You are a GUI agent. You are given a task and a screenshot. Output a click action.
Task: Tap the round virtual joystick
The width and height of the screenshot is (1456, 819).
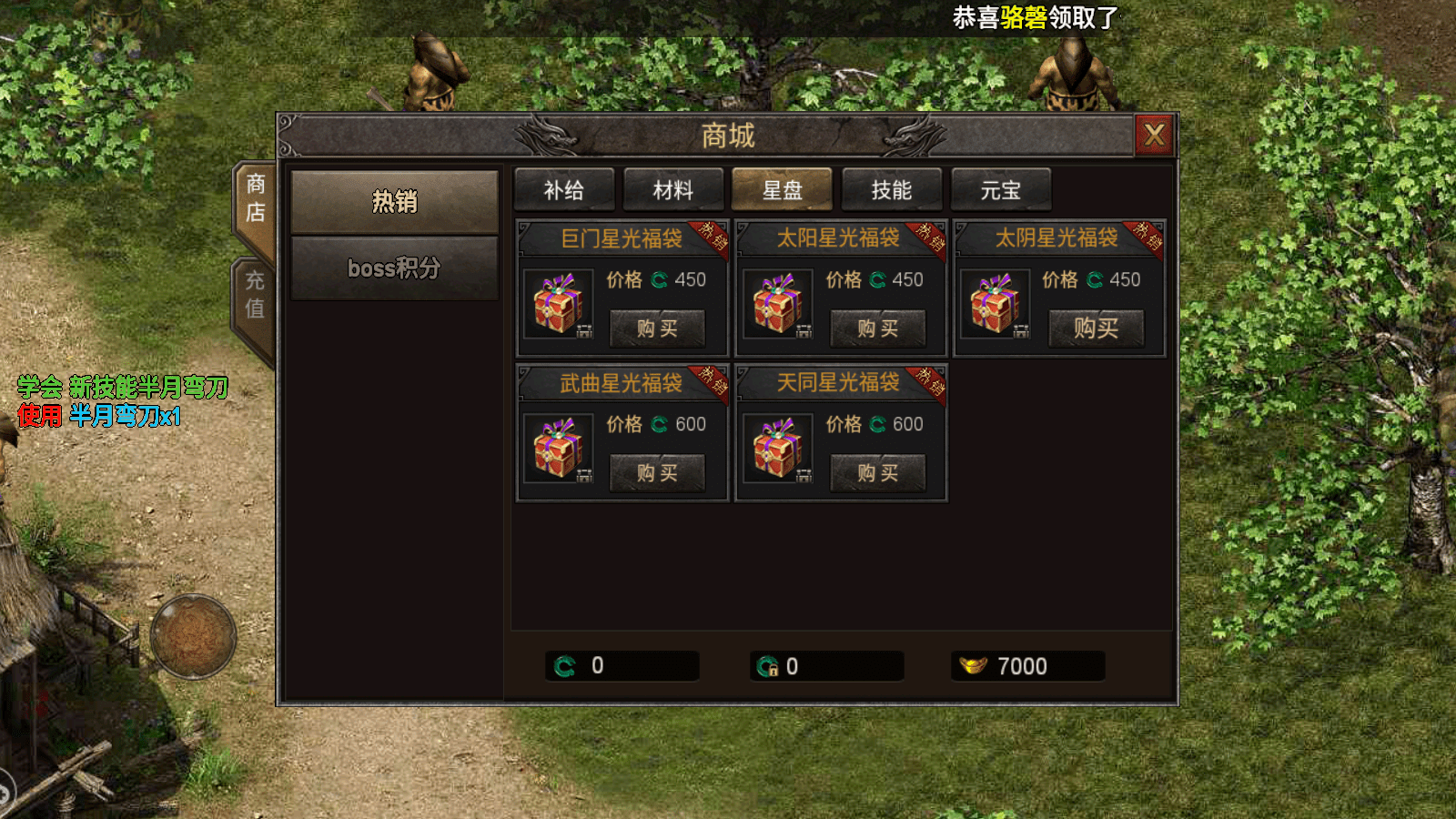coord(193,637)
